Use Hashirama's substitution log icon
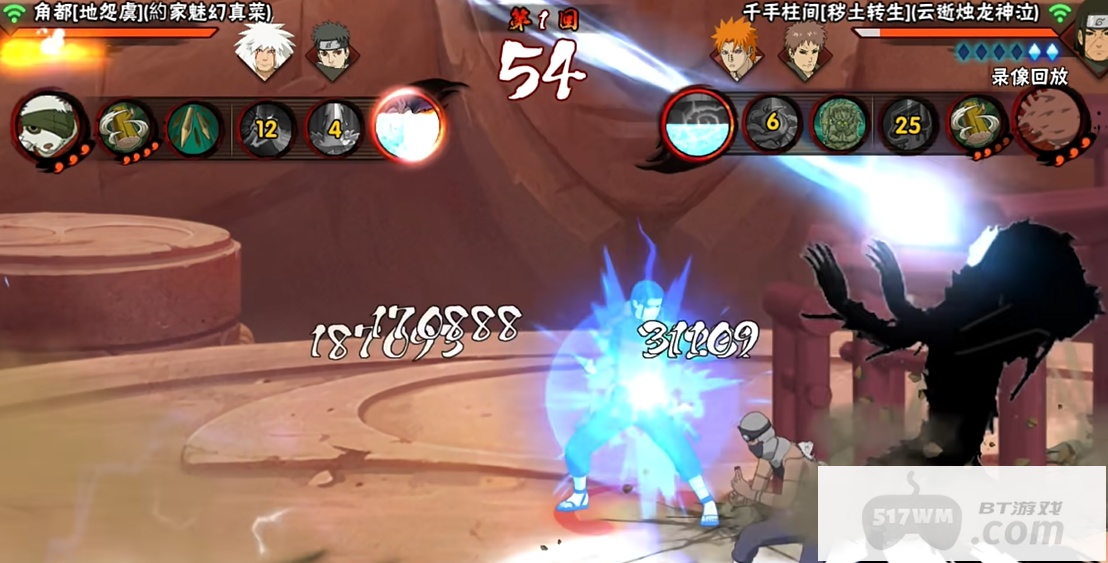 tap(975, 124)
